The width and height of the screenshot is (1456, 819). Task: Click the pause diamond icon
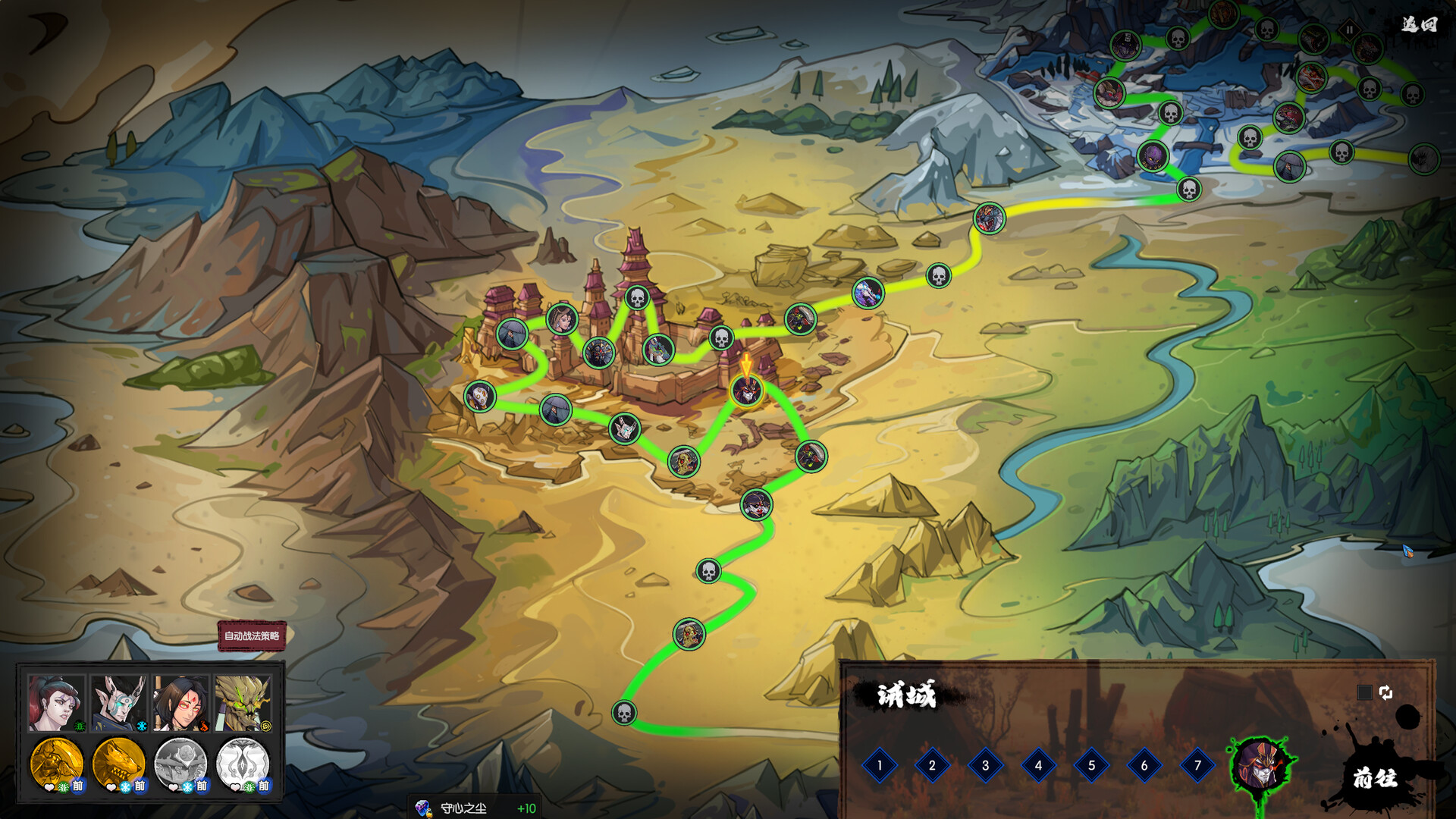click(1349, 30)
